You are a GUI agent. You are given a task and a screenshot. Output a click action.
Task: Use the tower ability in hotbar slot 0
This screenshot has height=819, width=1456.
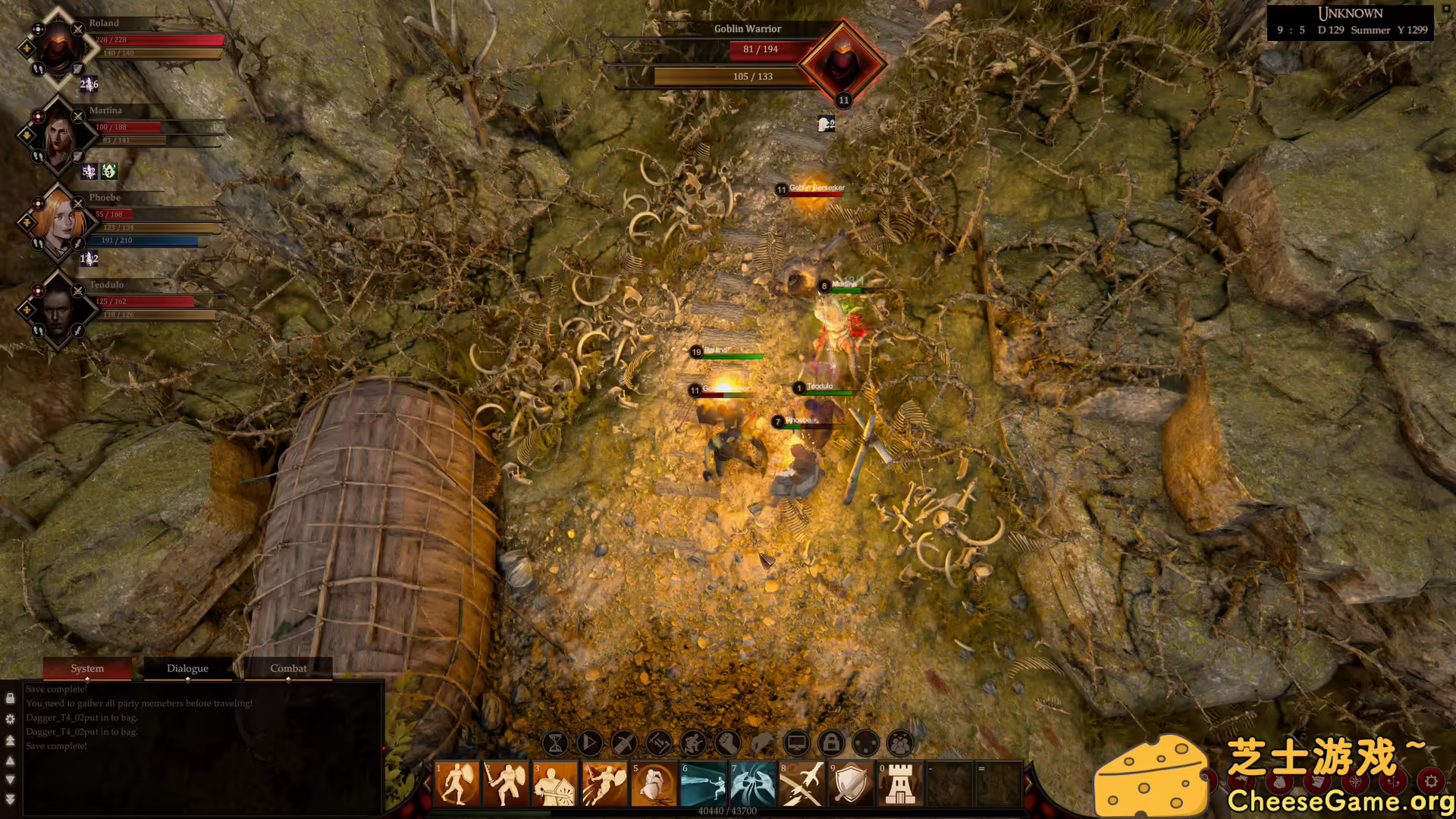899,783
